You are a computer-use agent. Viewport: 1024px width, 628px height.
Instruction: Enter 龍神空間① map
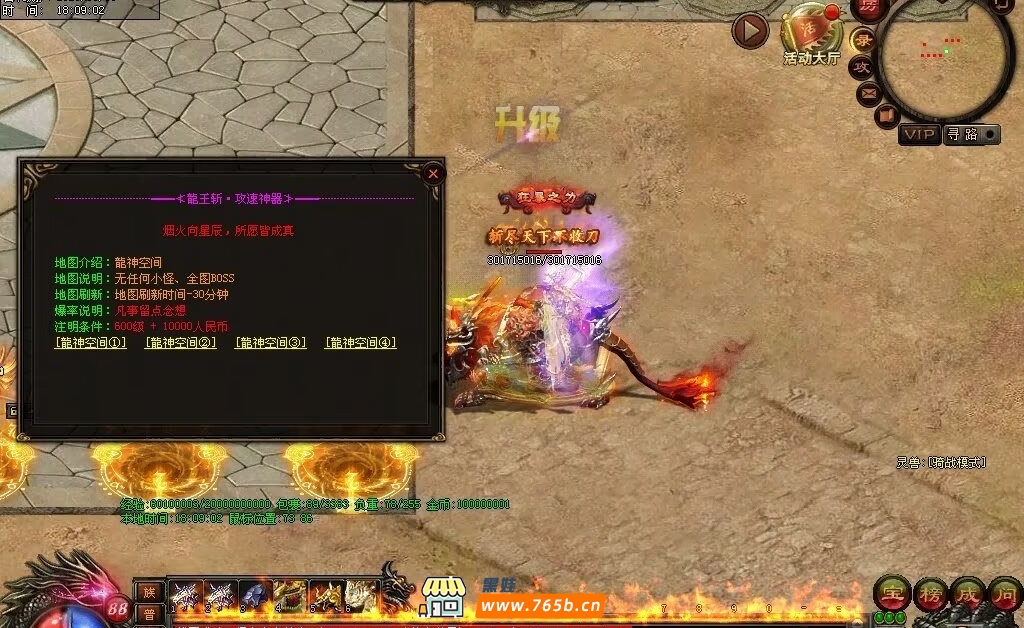90,343
